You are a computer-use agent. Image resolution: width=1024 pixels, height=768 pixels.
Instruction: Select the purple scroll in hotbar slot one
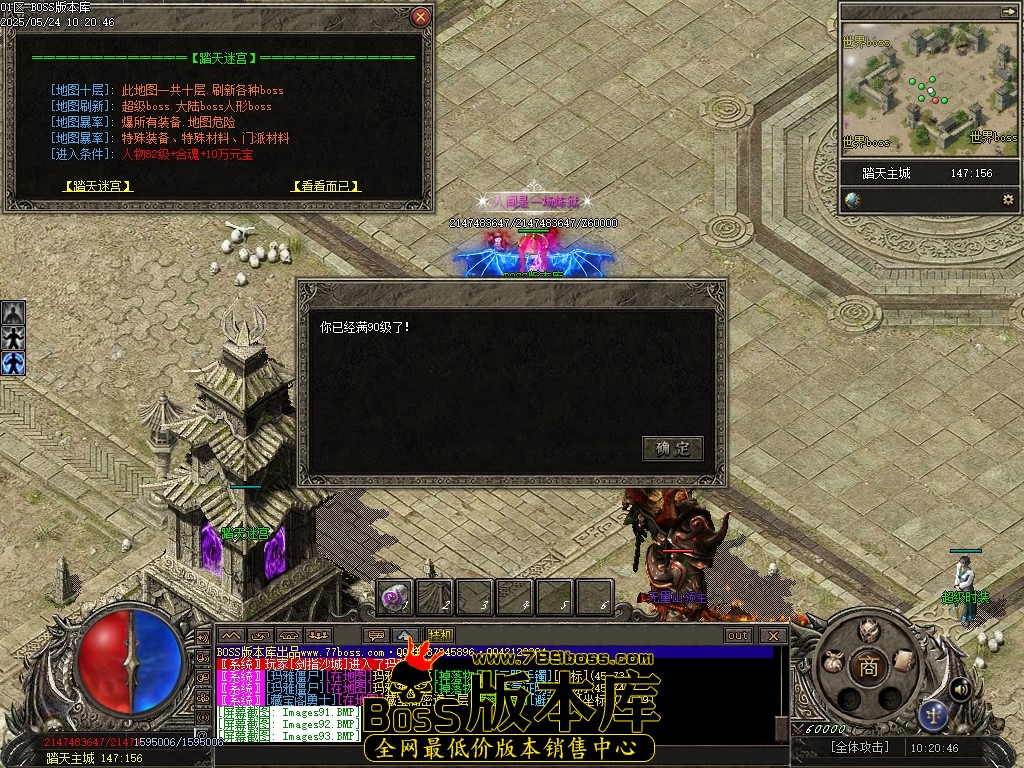tap(394, 597)
